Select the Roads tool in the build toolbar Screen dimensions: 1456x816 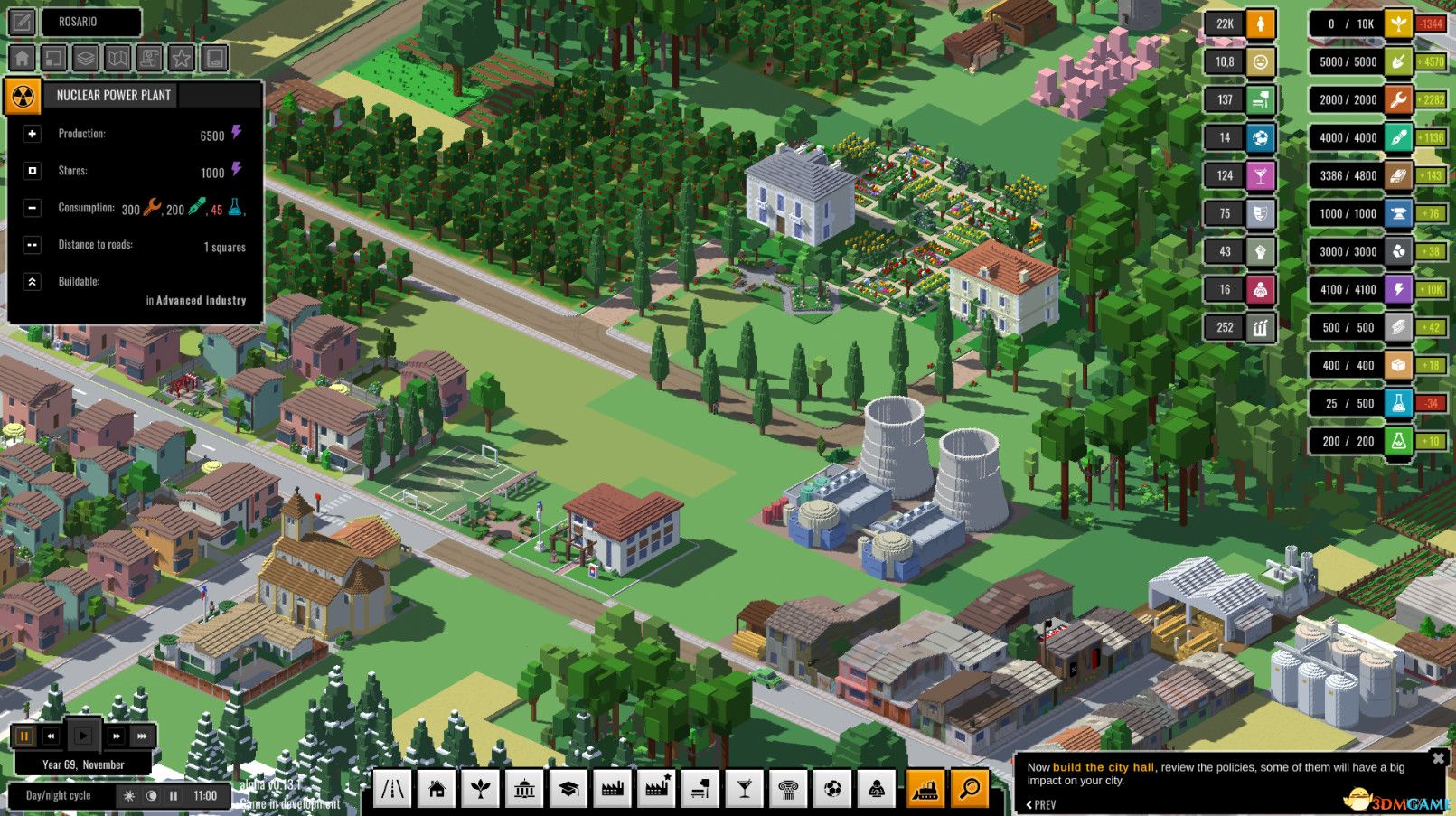[x=395, y=788]
